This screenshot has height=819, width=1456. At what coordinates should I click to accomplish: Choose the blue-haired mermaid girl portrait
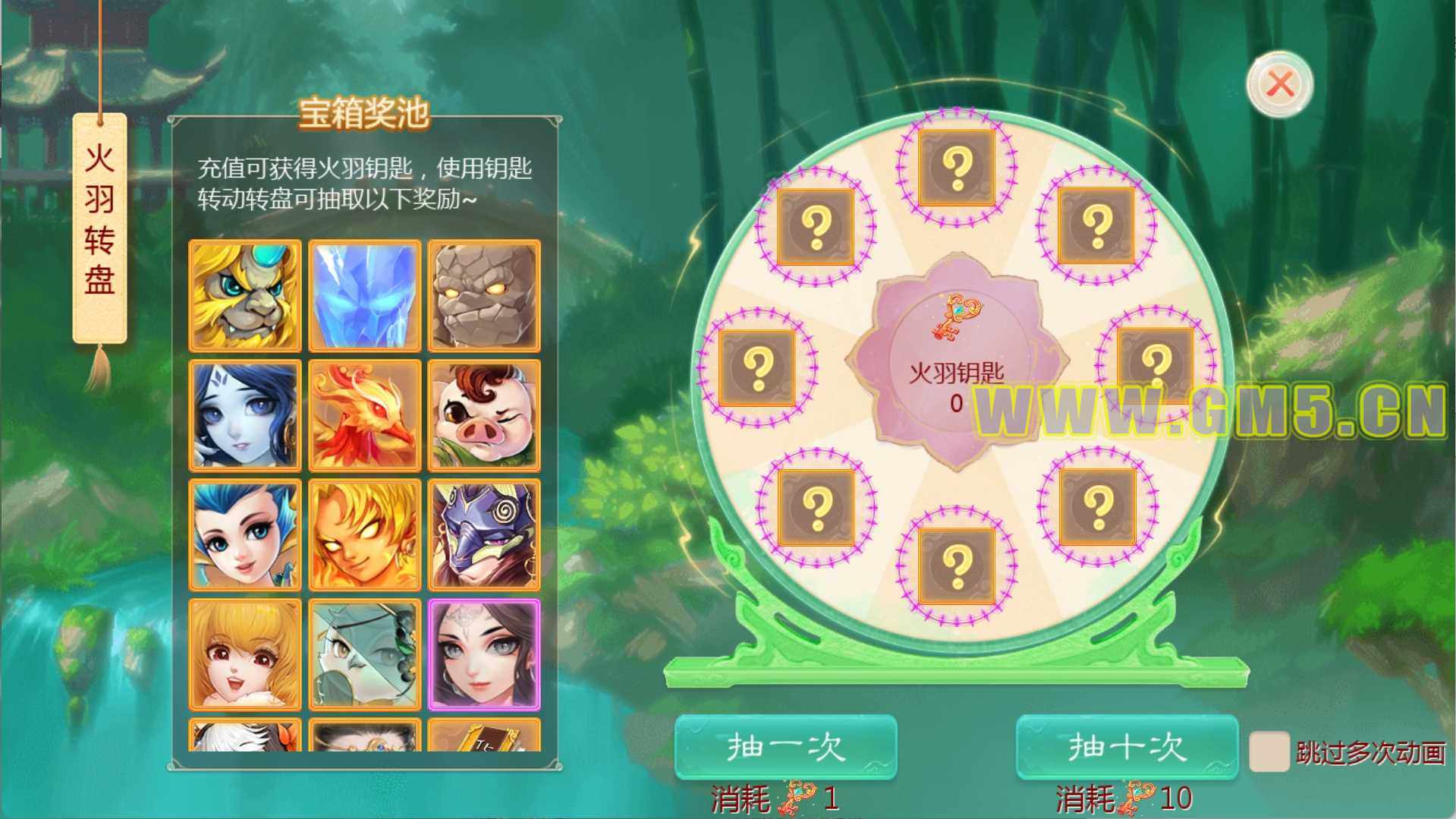pos(245,534)
